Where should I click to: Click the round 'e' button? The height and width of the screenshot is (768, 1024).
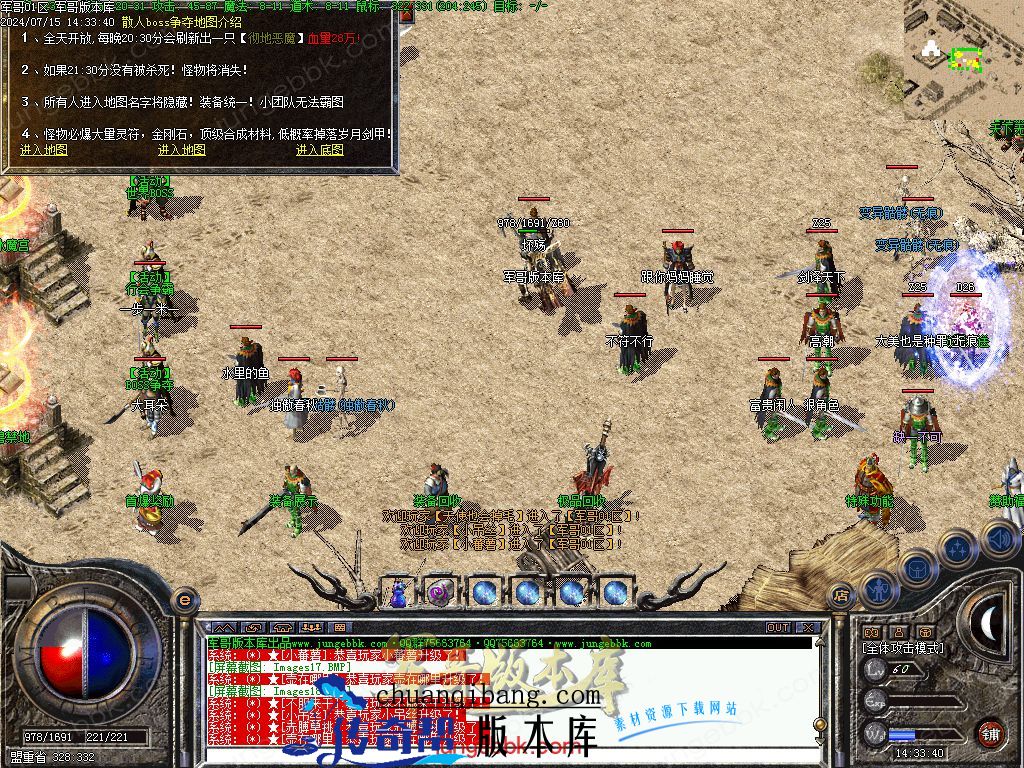click(x=184, y=599)
